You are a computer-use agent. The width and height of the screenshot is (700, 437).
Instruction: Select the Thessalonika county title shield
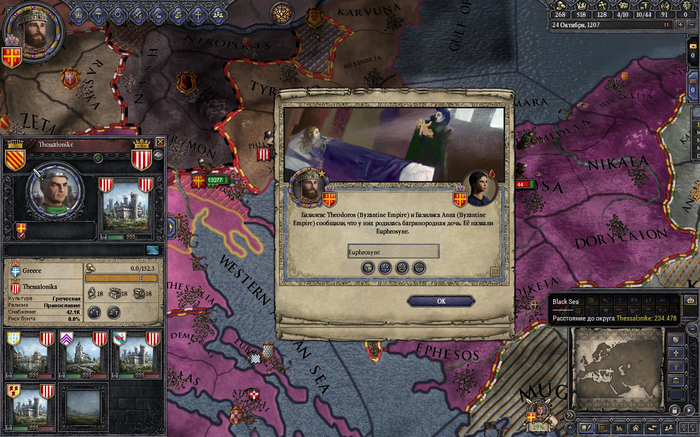tap(15, 288)
